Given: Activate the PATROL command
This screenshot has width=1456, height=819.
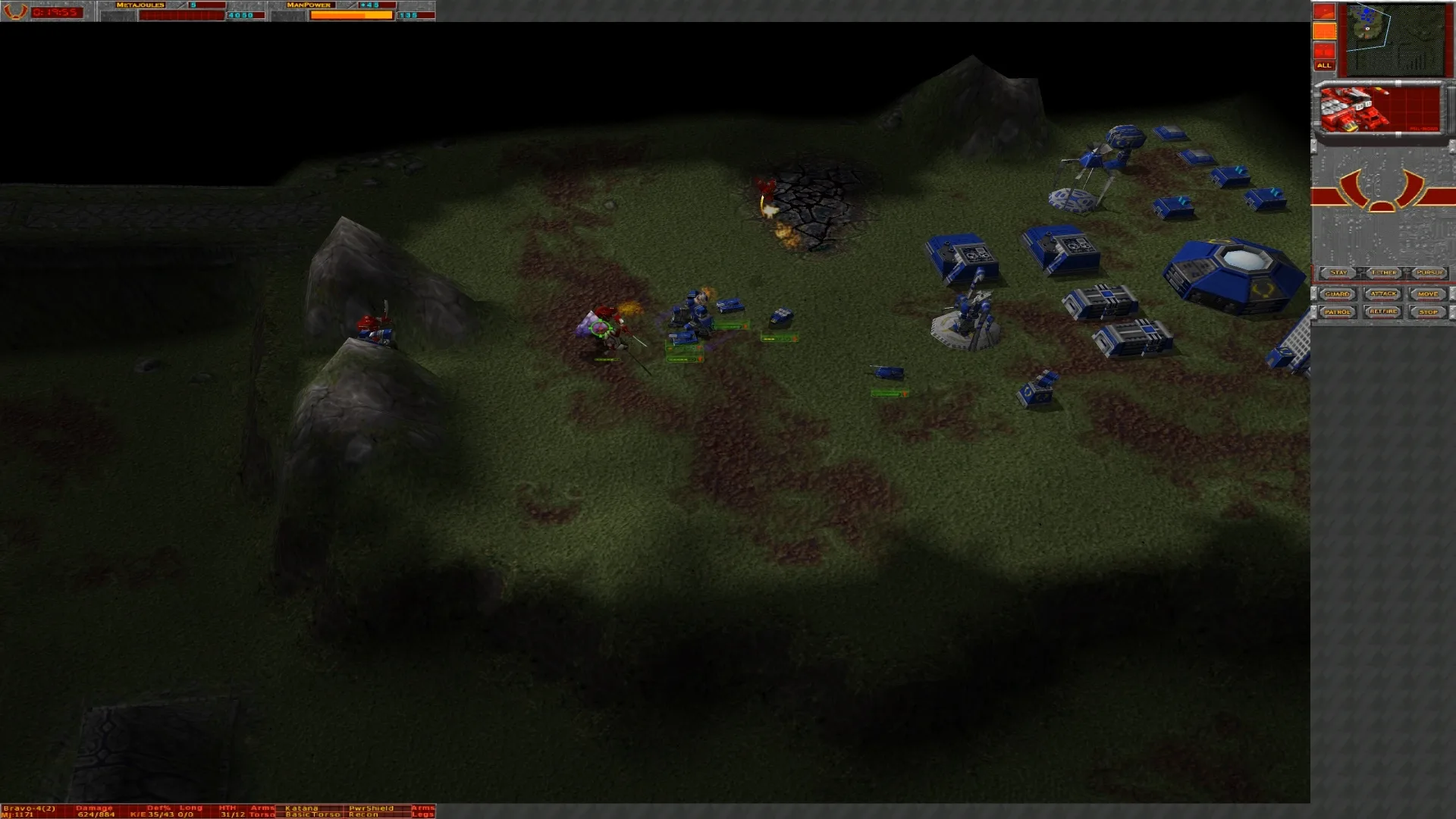Looking at the screenshot, I should pyautogui.click(x=1338, y=312).
